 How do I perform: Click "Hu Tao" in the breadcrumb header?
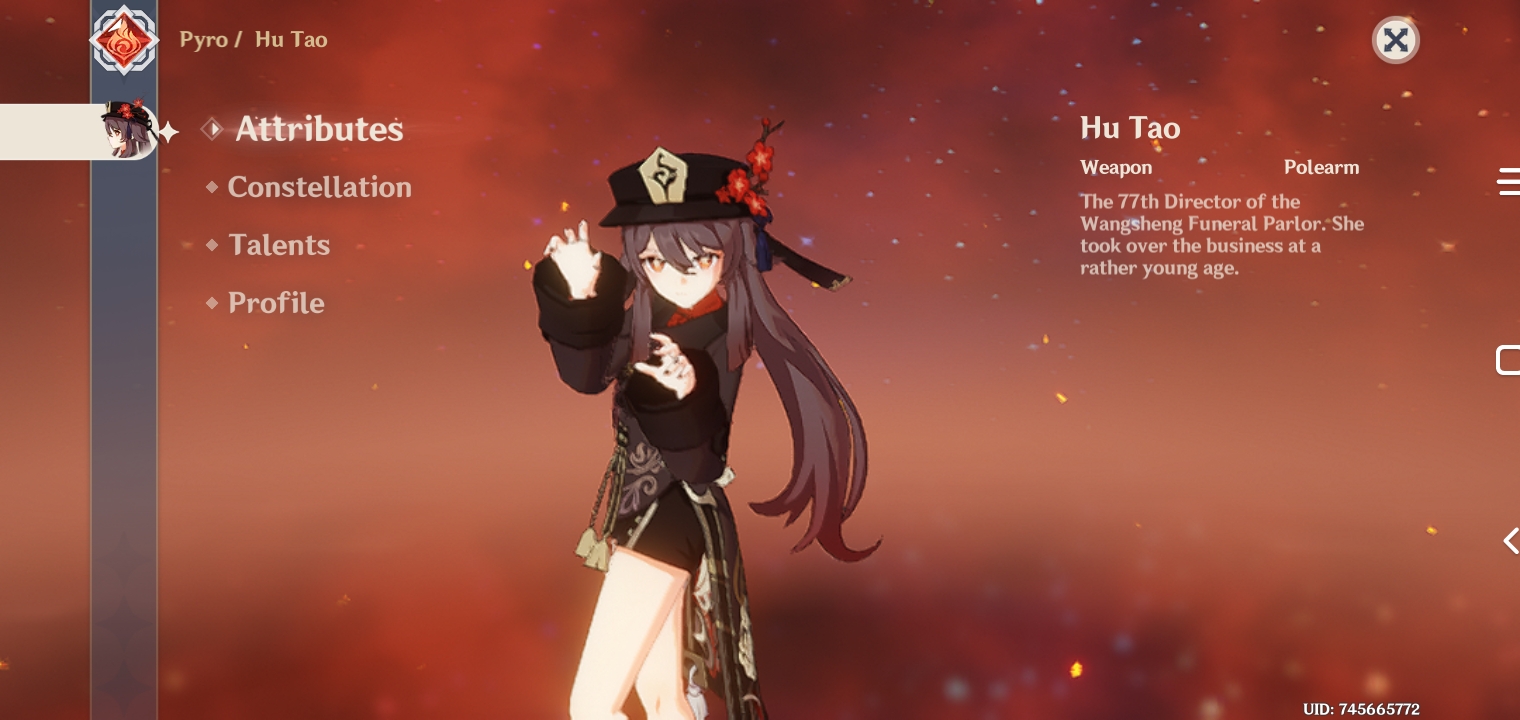pos(291,40)
